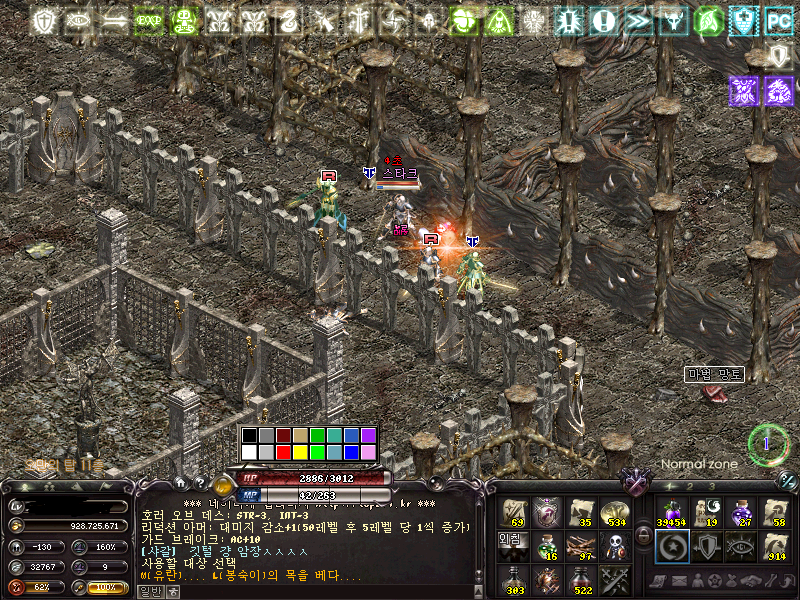Select the star swirl skill slot

tap(672, 546)
